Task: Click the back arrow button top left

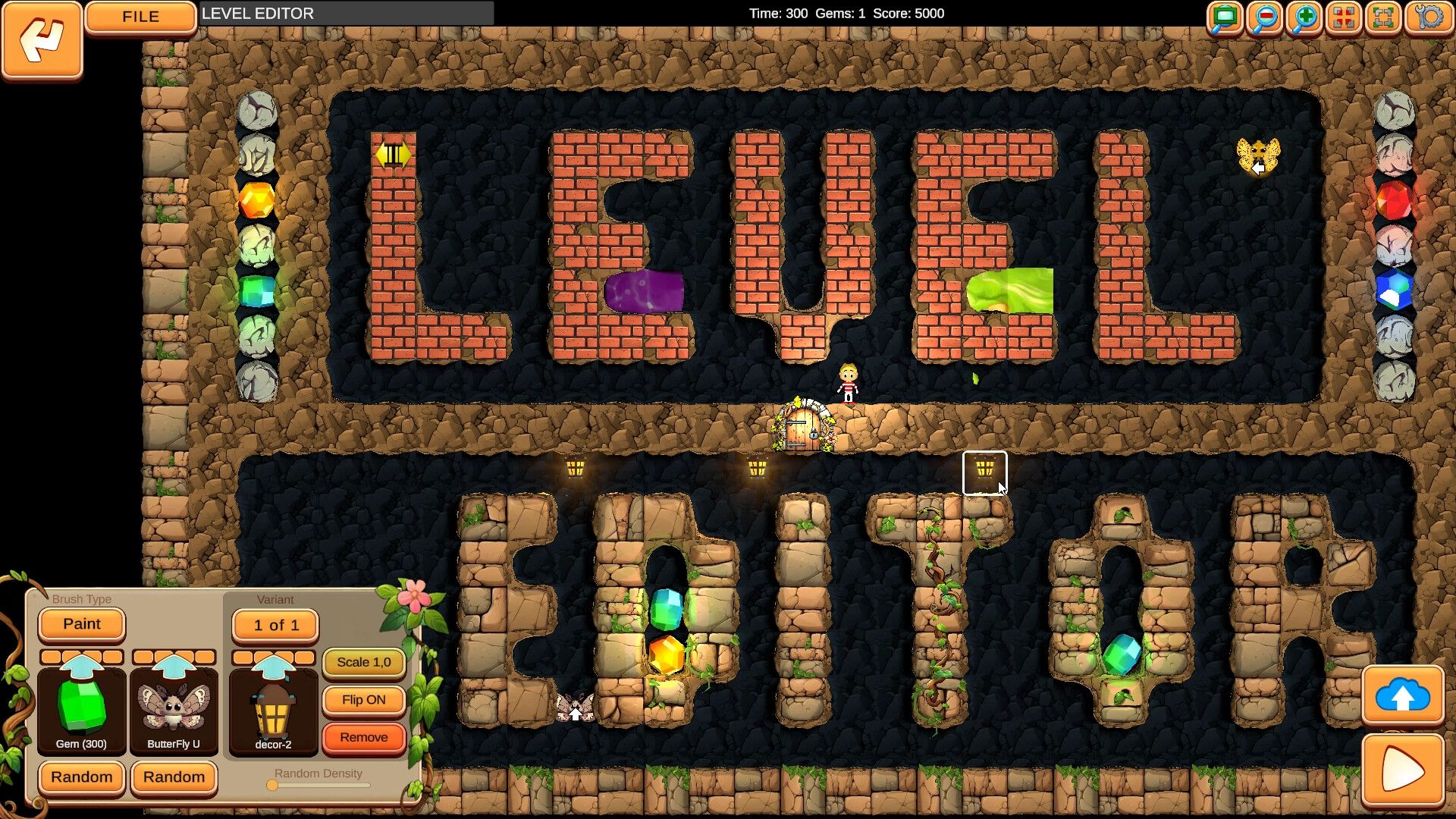Action: coord(41,41)
